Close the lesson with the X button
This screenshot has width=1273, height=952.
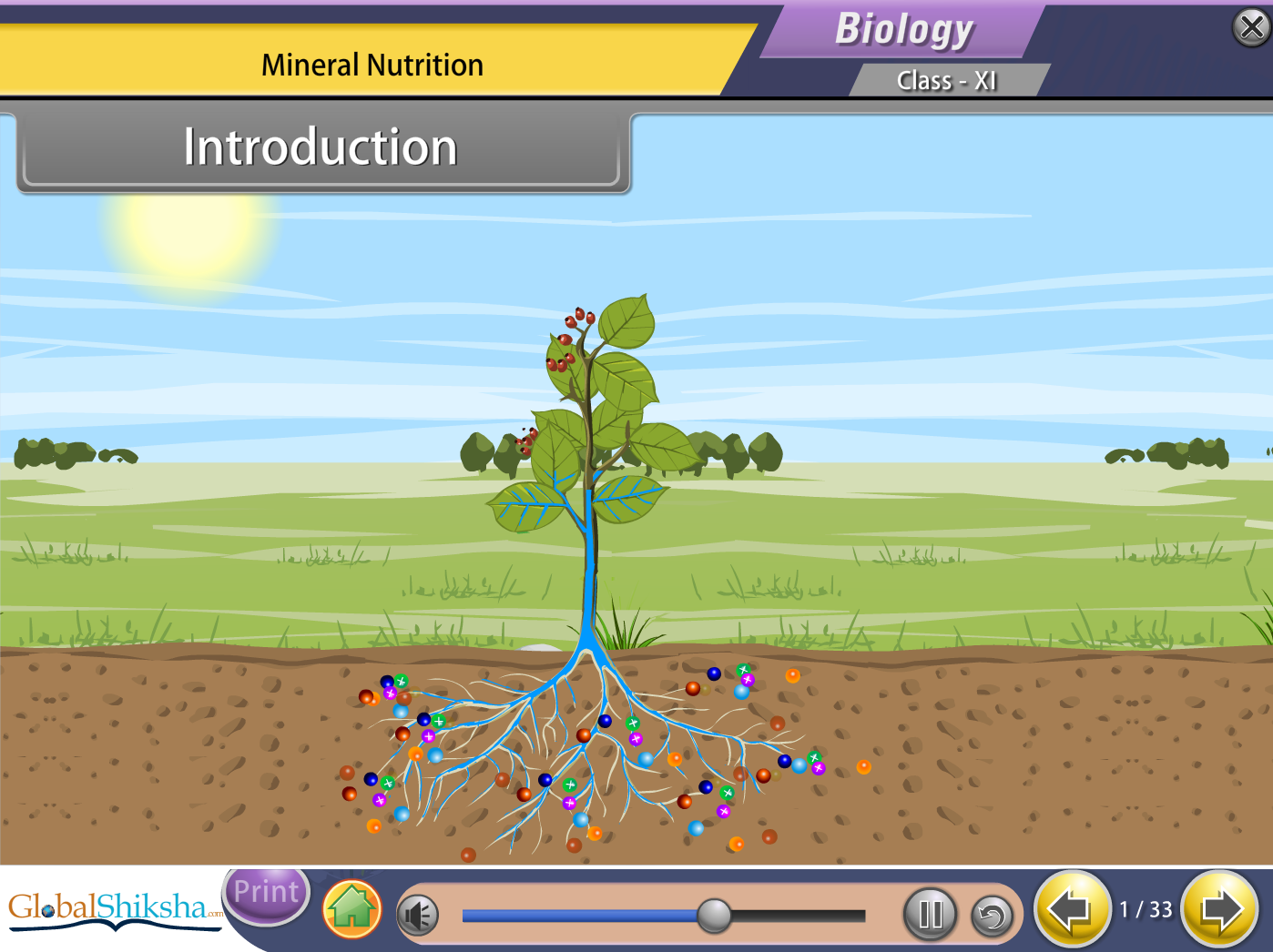pos(1251,27)
